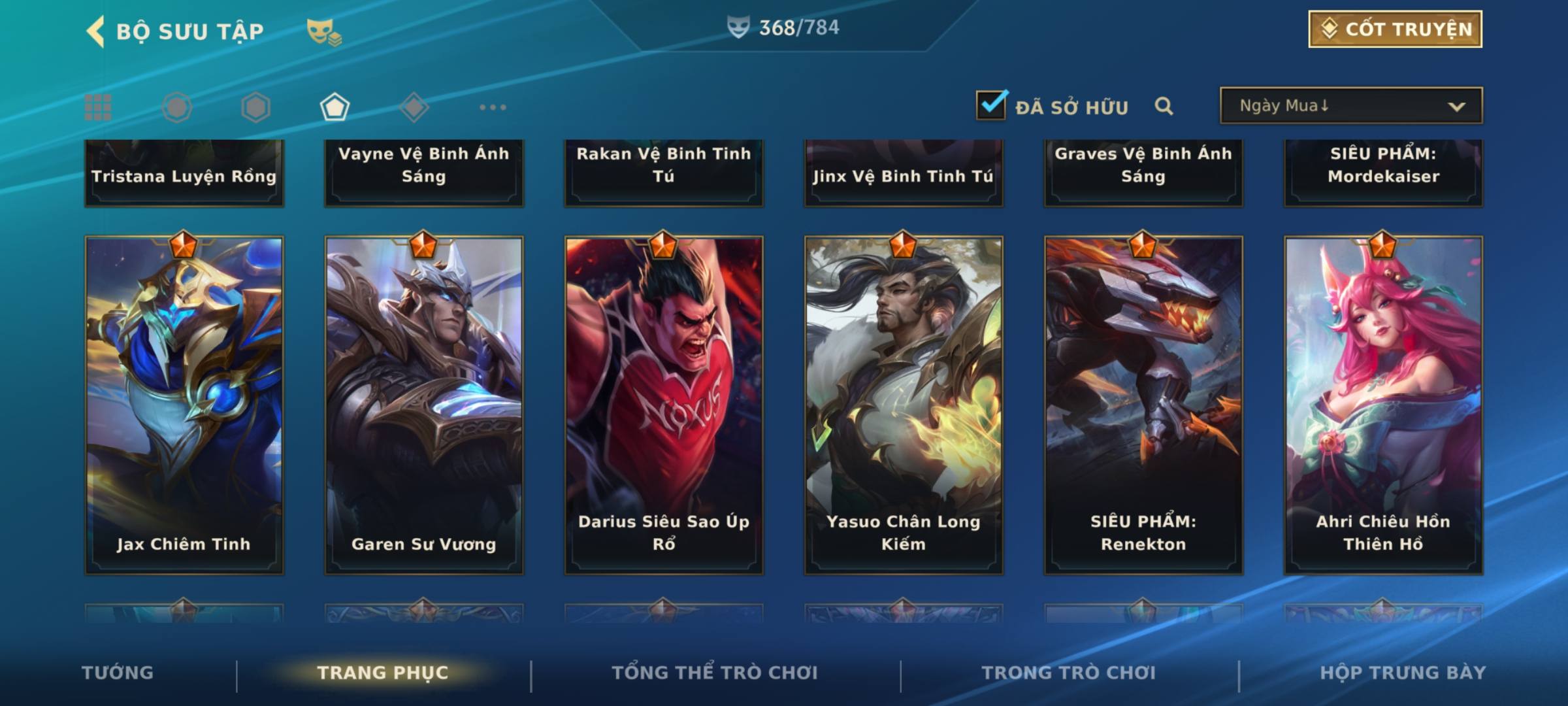The width and height of the screenshot is (1568, 706).
Task: Go back from Bộ Sưu Tập
Action: click(95, 31)
